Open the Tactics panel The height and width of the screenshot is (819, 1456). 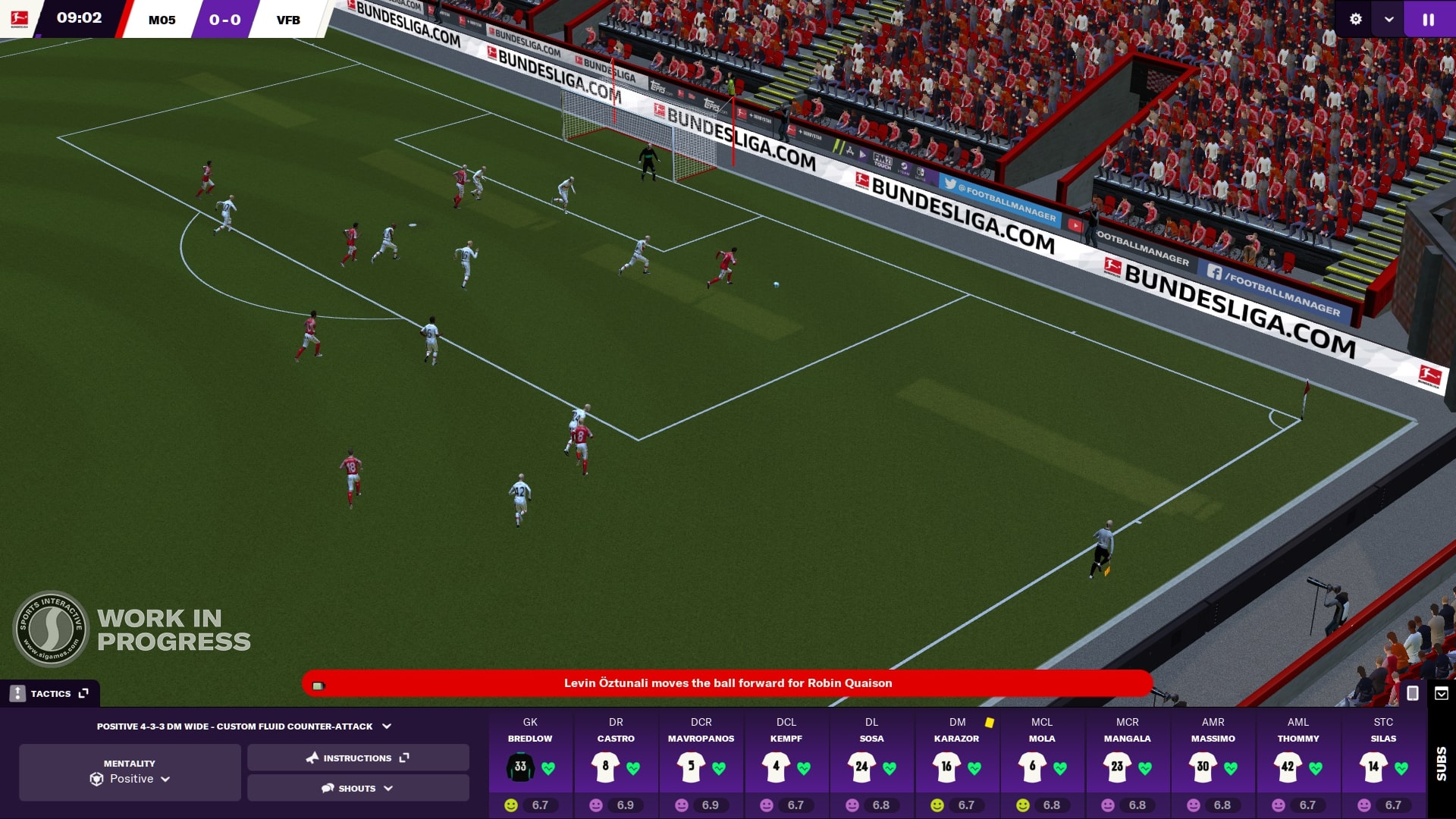tap(50, 693)
